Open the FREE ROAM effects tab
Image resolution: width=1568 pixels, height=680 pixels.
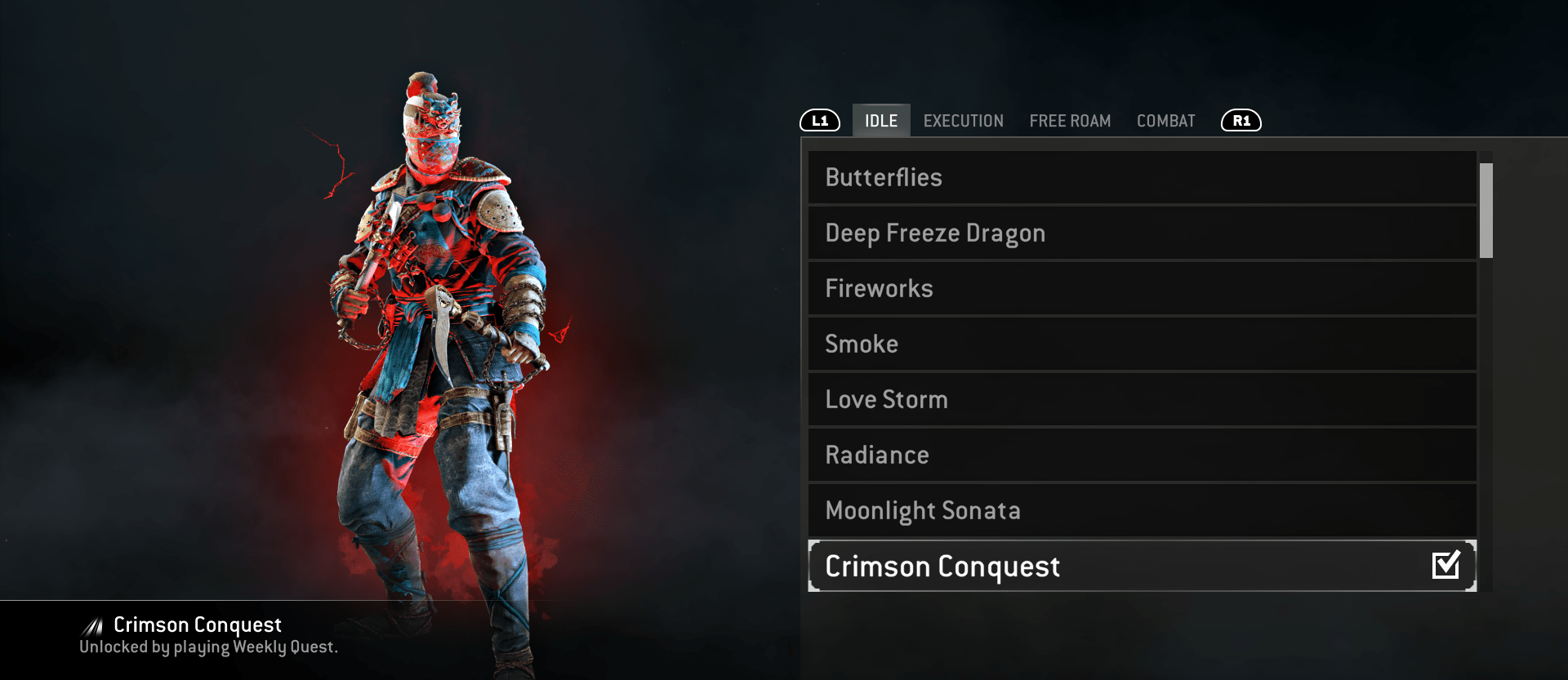click(x=1070, y=120)
